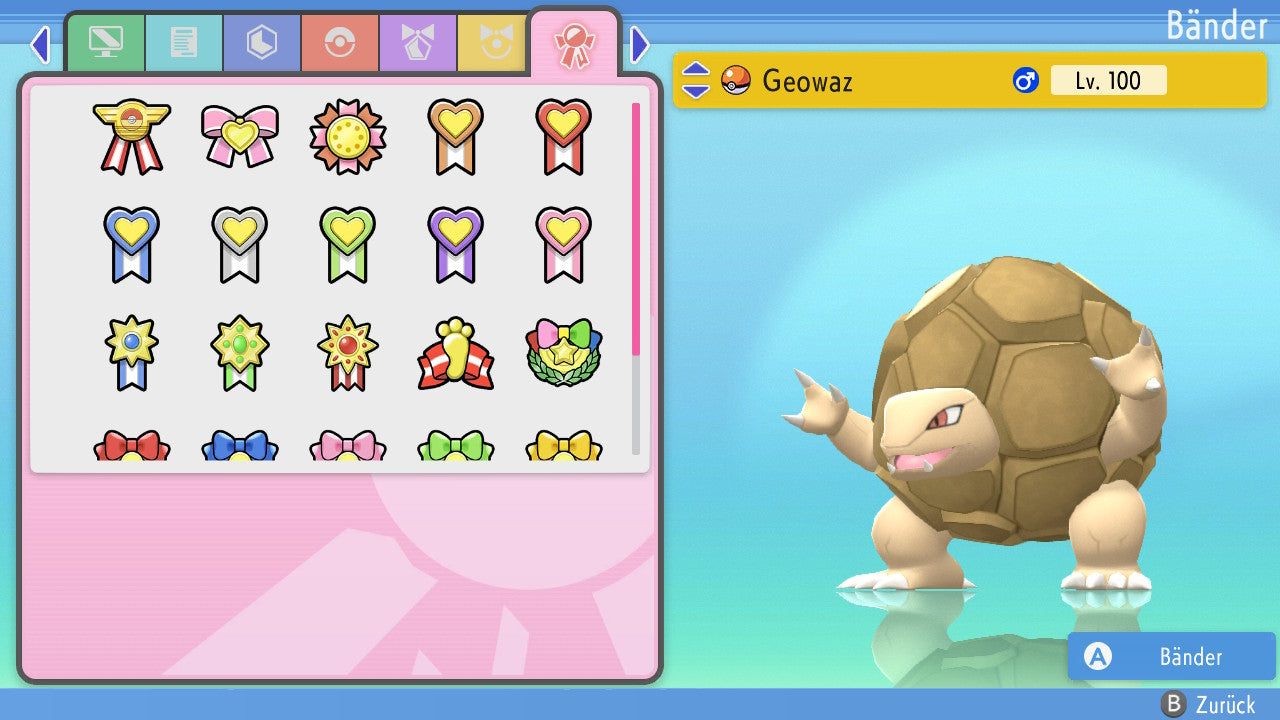
Task: Switch to the red Poké Ball moves tab
Action: pos(340,42)
